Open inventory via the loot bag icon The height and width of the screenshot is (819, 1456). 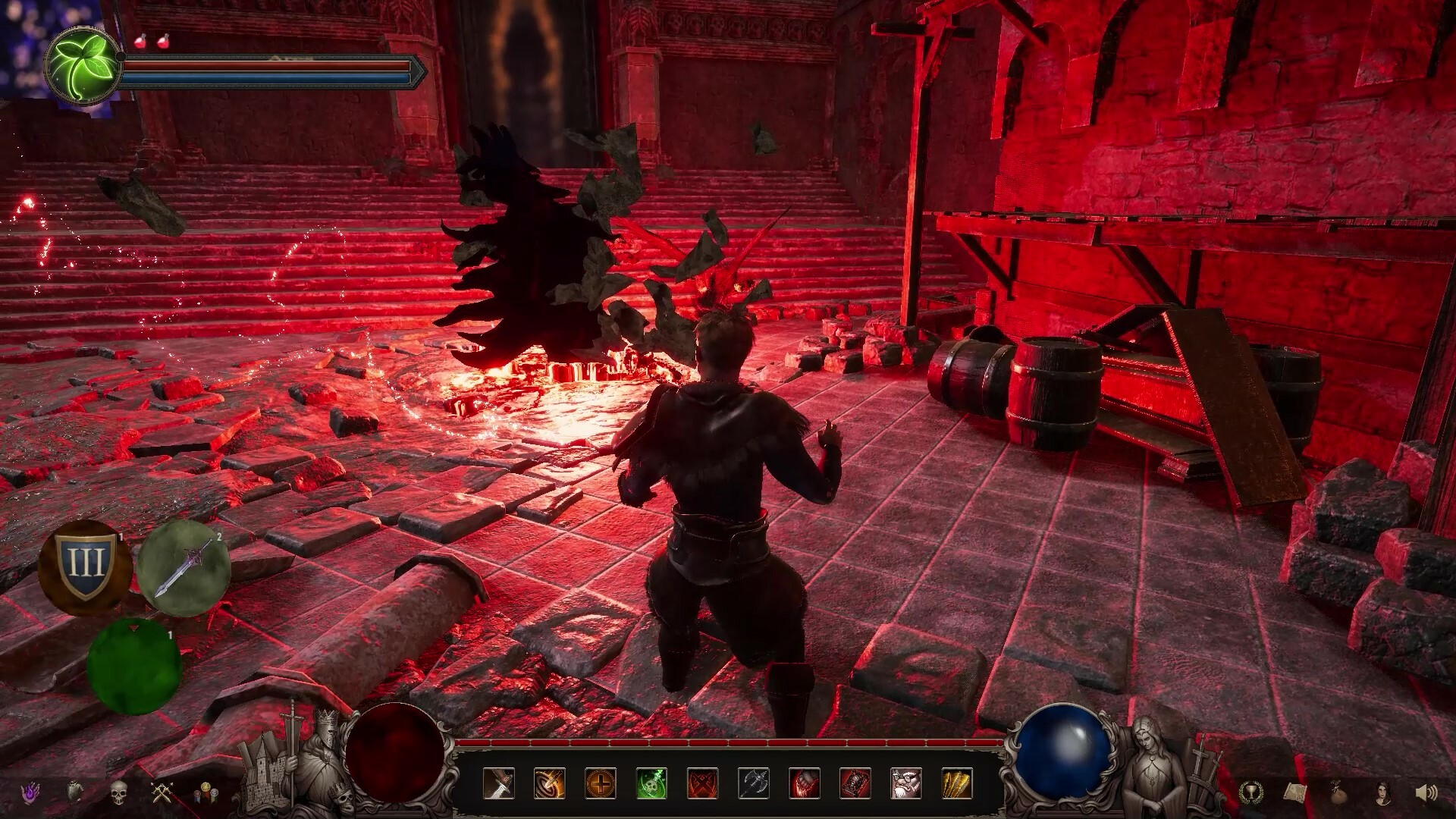[1338, 792]
